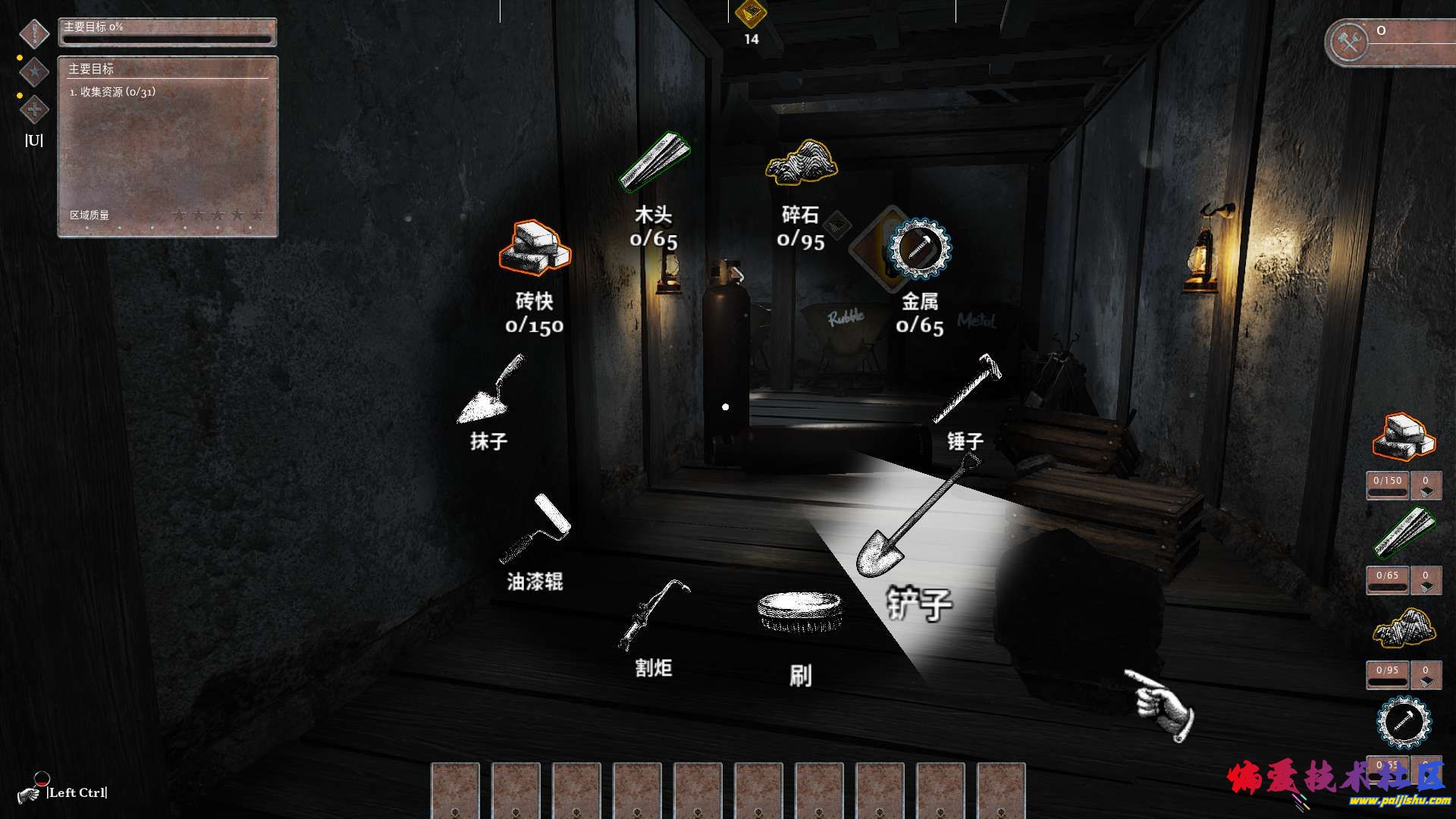Click the crossed hammers icon top right

(x=1350, y=42)
